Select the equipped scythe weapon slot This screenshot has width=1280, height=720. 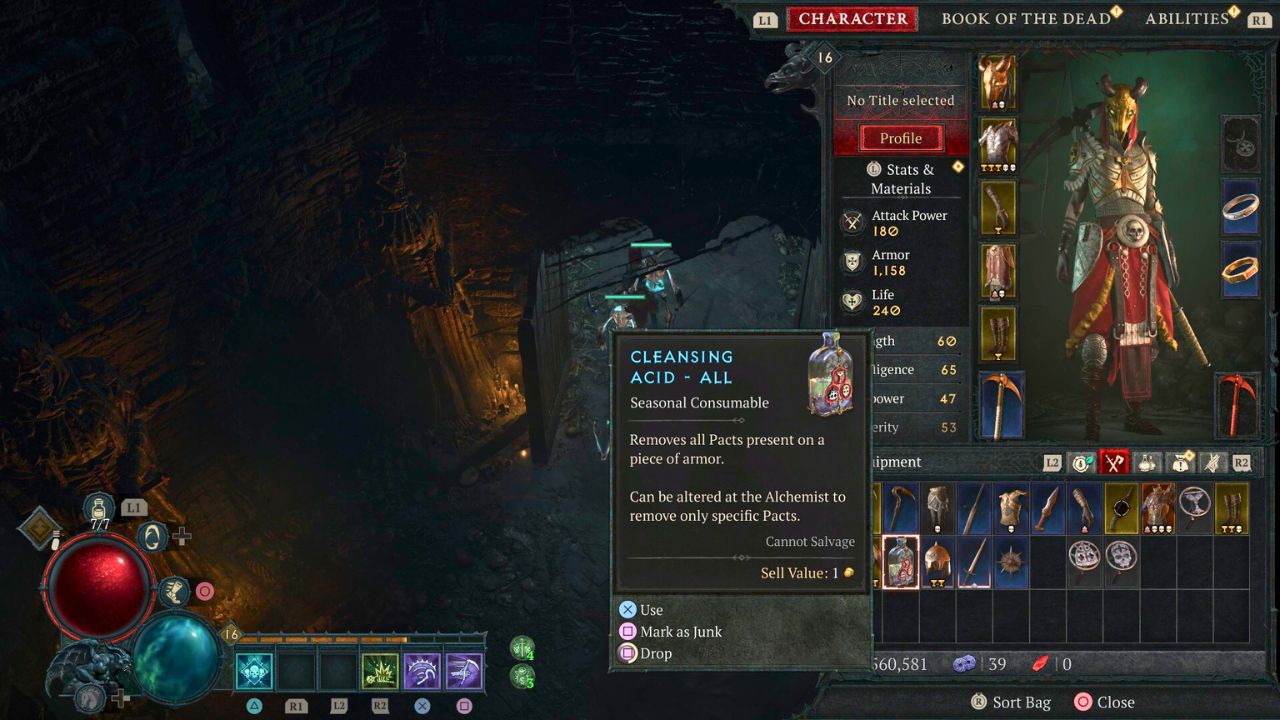pyautogui.click(x=1000, y=404)
